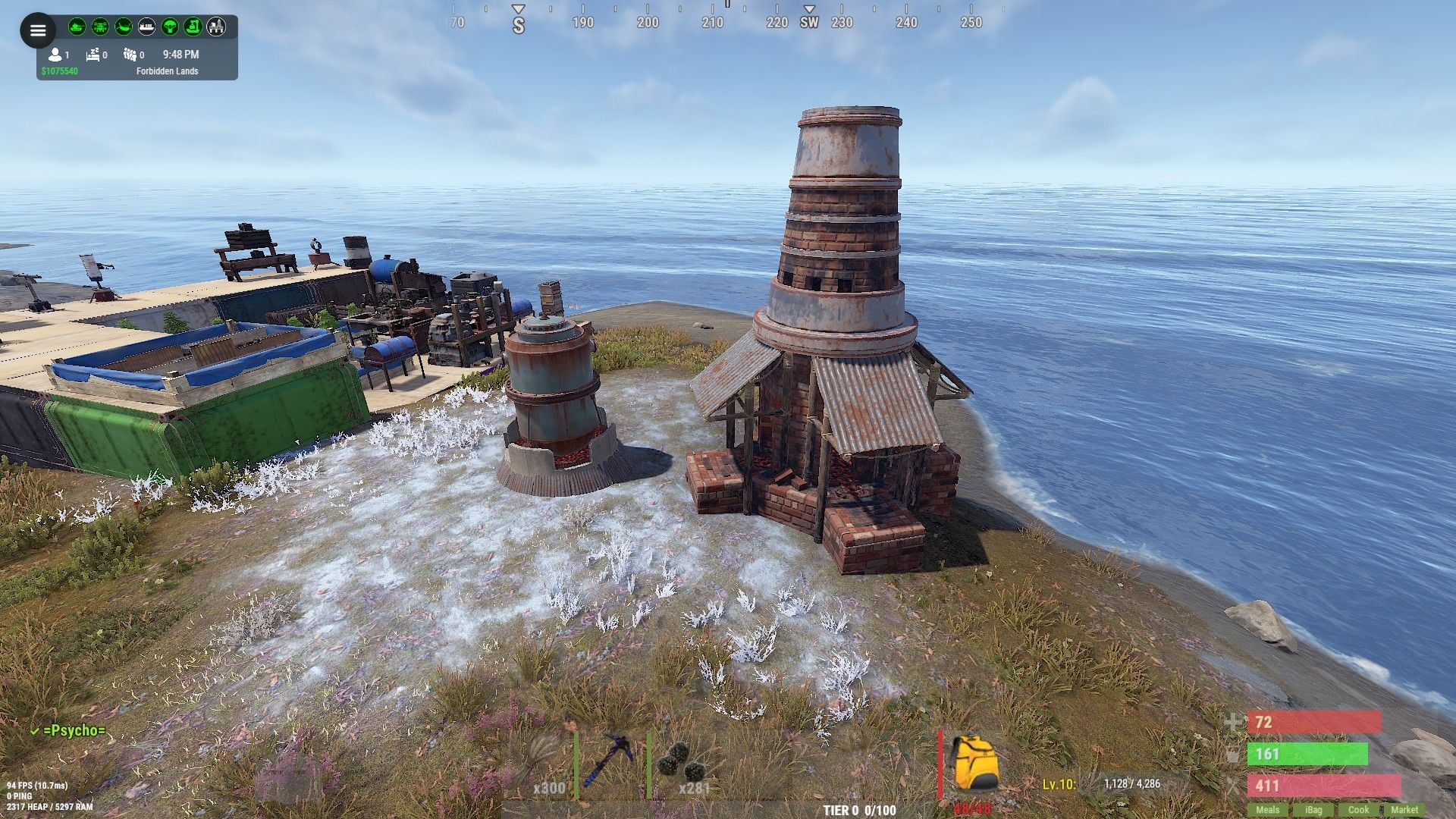Click the Cook button
Viewport: 1456px width, 819px height.
pos(1358,810)
